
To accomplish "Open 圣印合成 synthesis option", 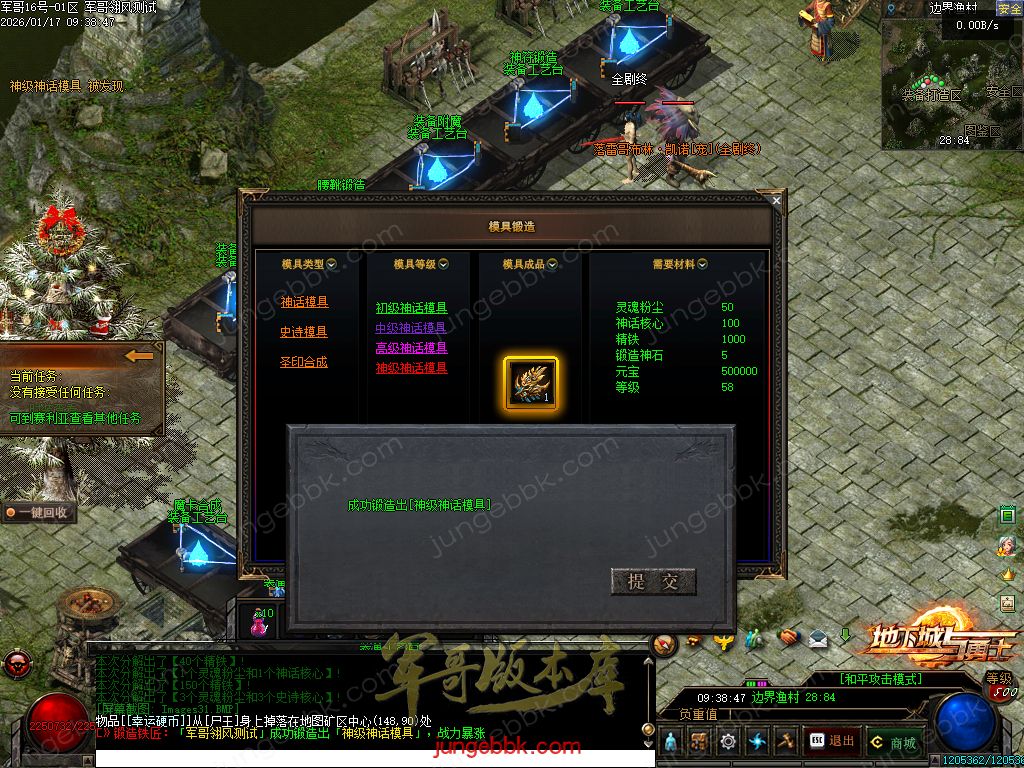I will click(x=304, y=362).
